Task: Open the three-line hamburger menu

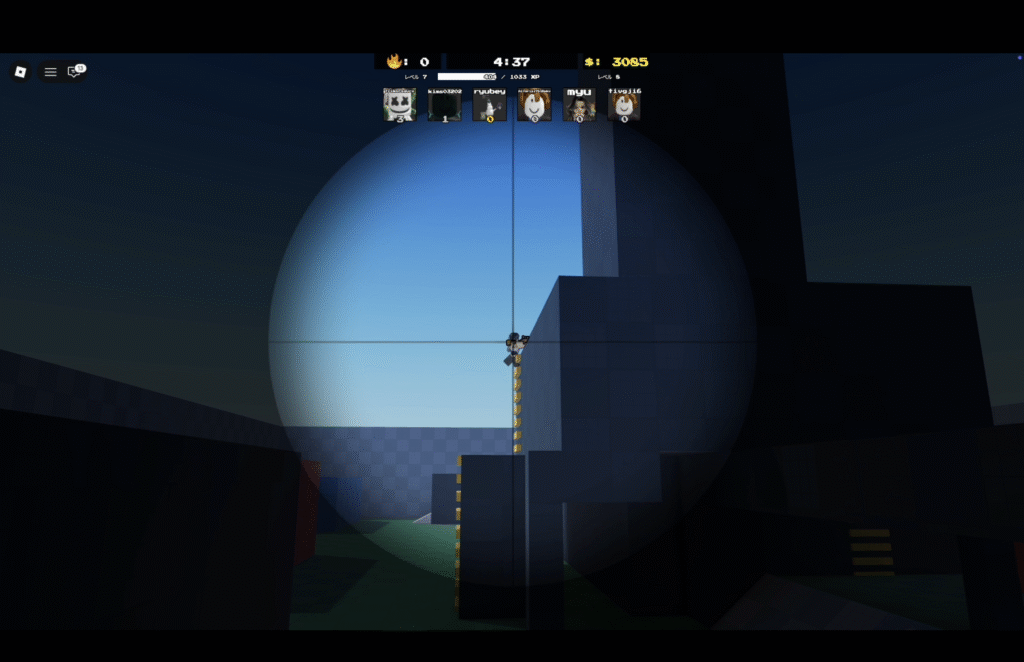Action: (50, 72)
